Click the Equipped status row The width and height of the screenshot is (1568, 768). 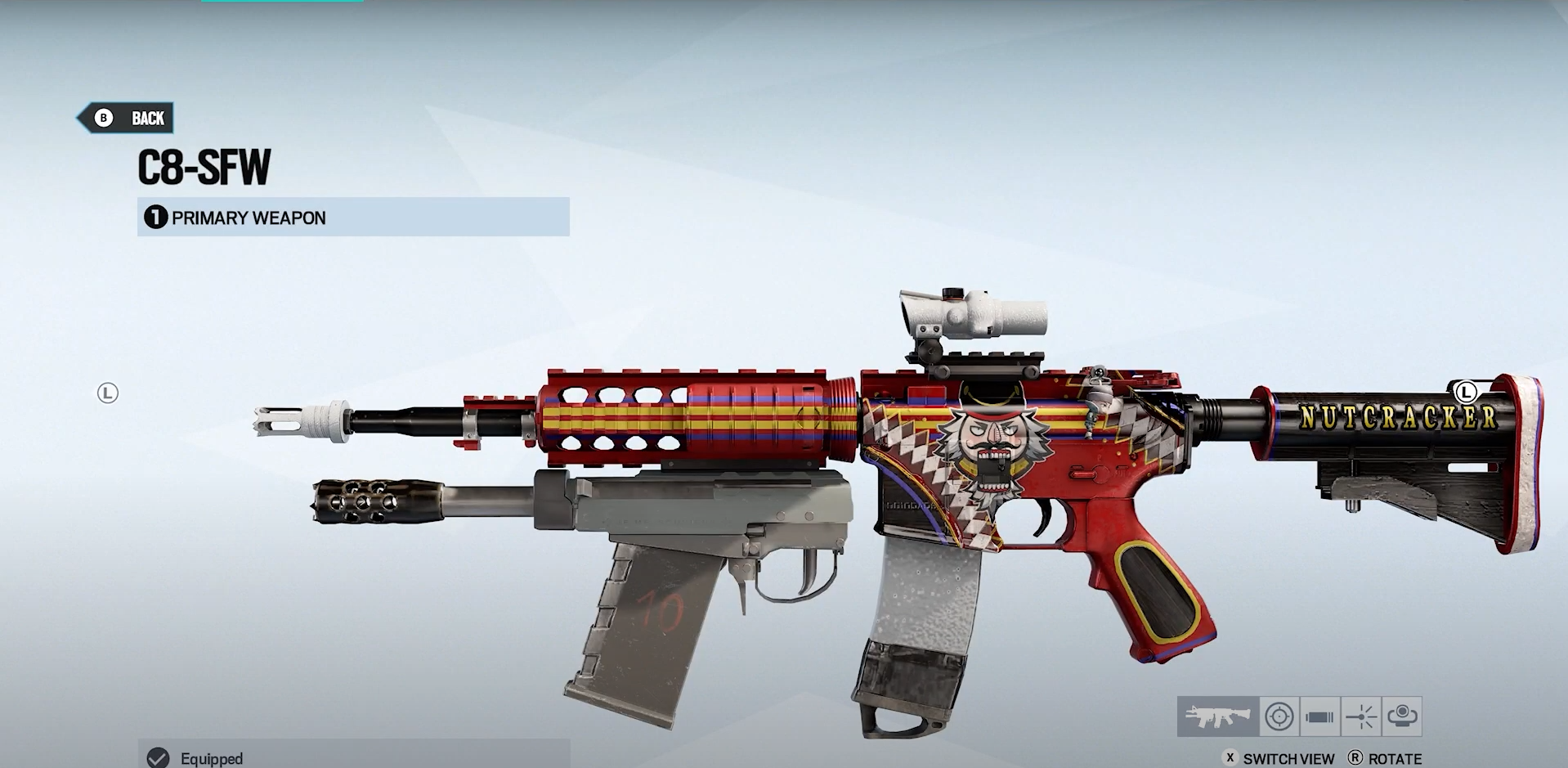[353, 757]
